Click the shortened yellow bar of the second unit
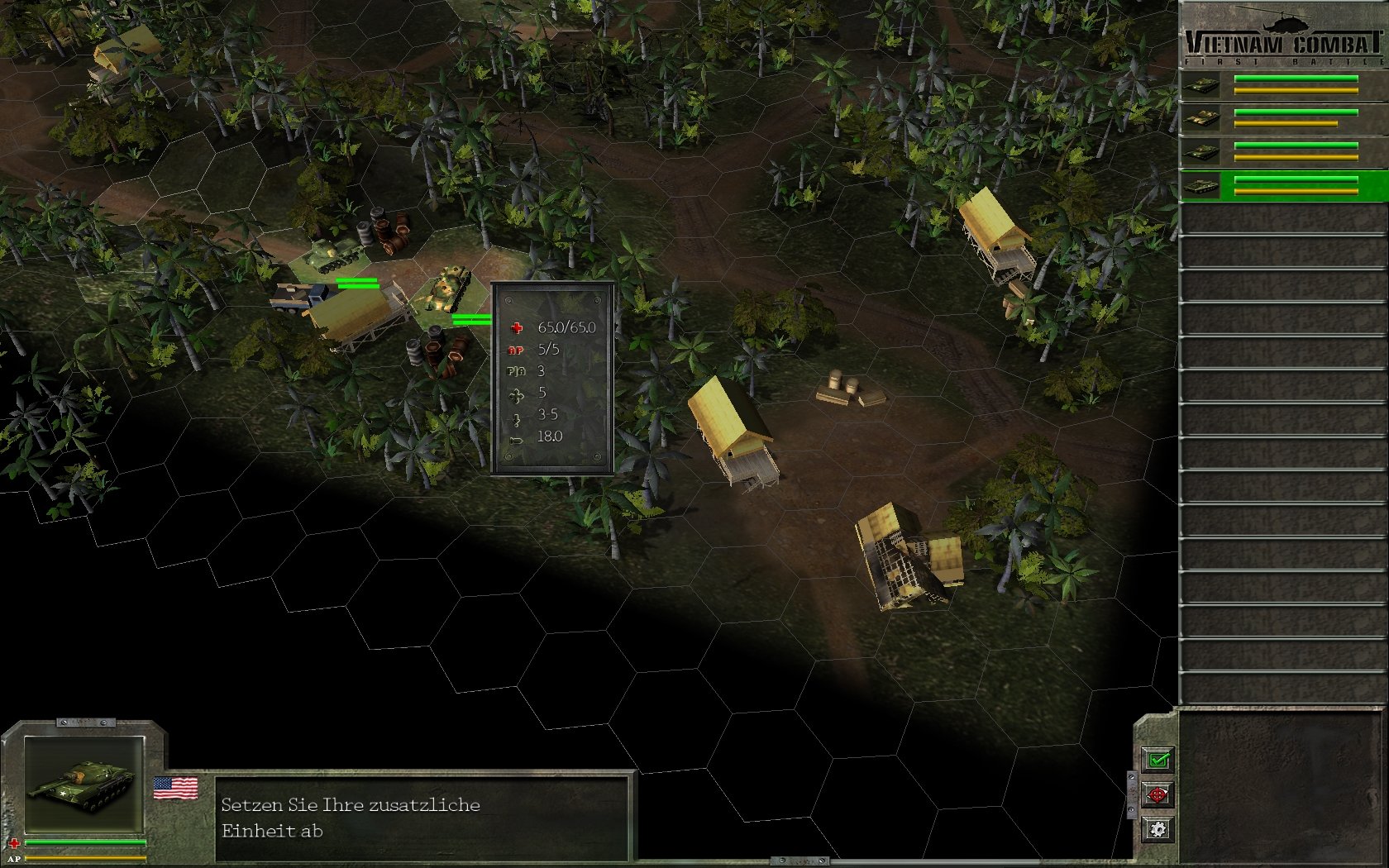The width and height of the screenshot is (1389, 868). (x=1286, y=124)
